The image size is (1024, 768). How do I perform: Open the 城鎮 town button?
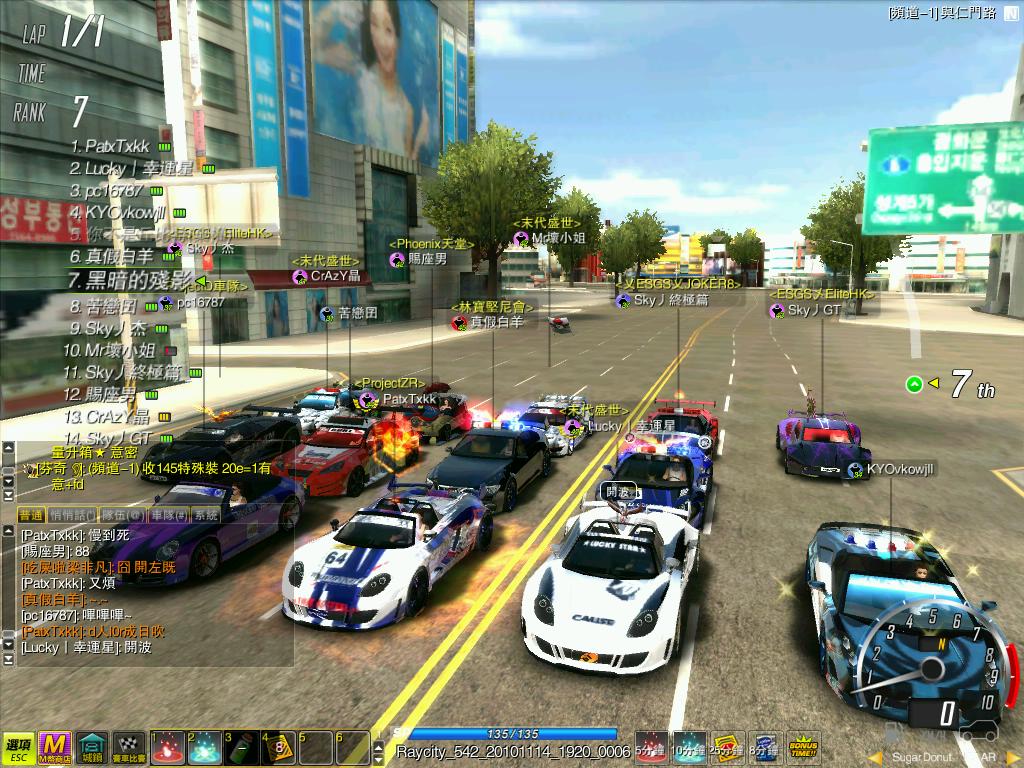[x=92, y=746]
